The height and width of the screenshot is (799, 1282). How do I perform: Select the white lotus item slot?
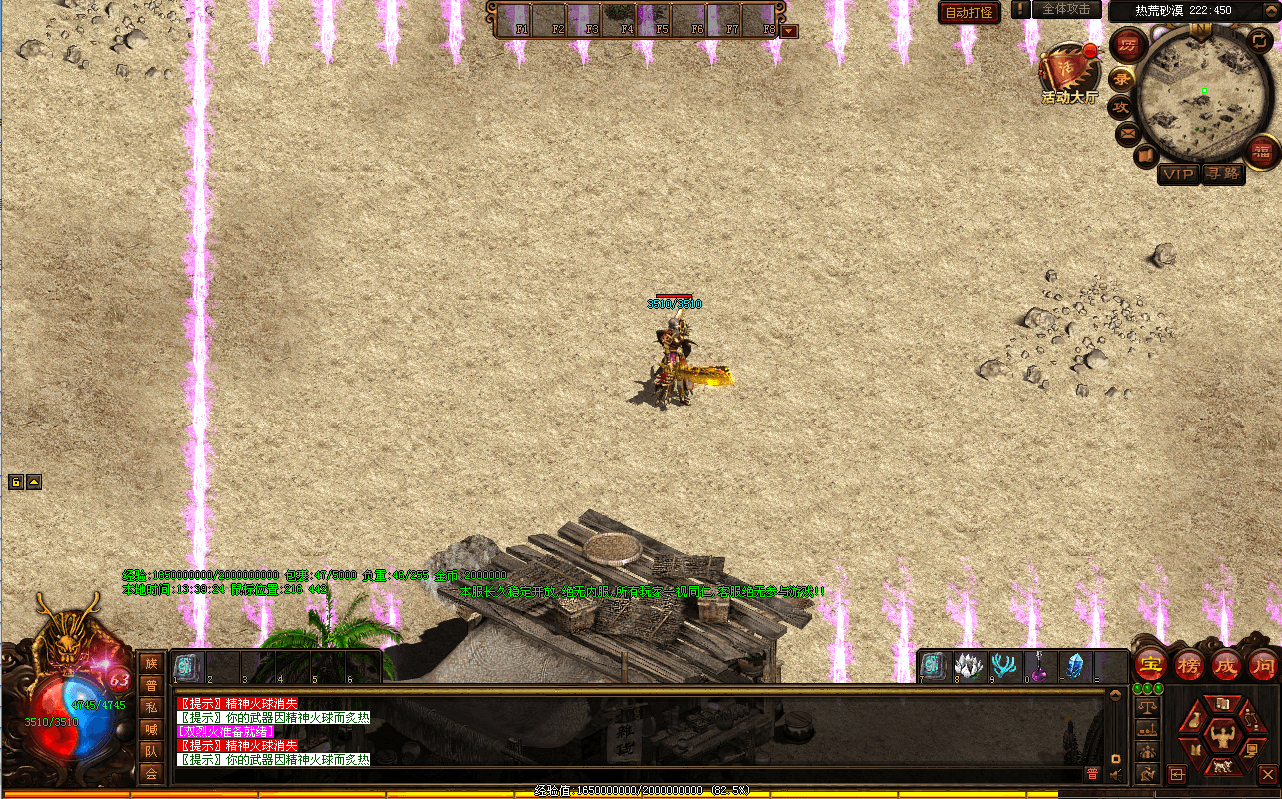(x=968, y=667)
